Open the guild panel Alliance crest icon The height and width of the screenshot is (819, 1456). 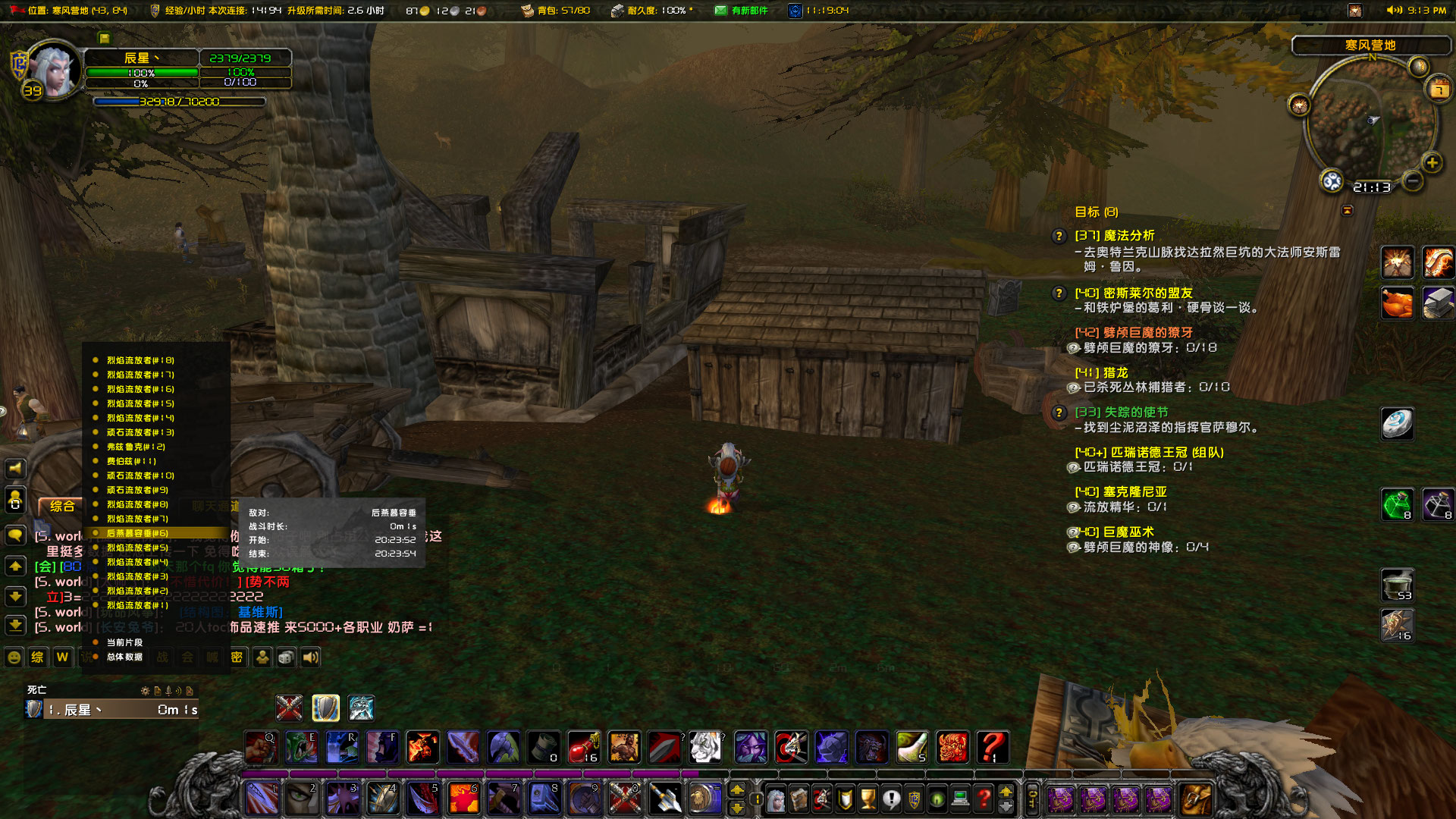[915, 799]
